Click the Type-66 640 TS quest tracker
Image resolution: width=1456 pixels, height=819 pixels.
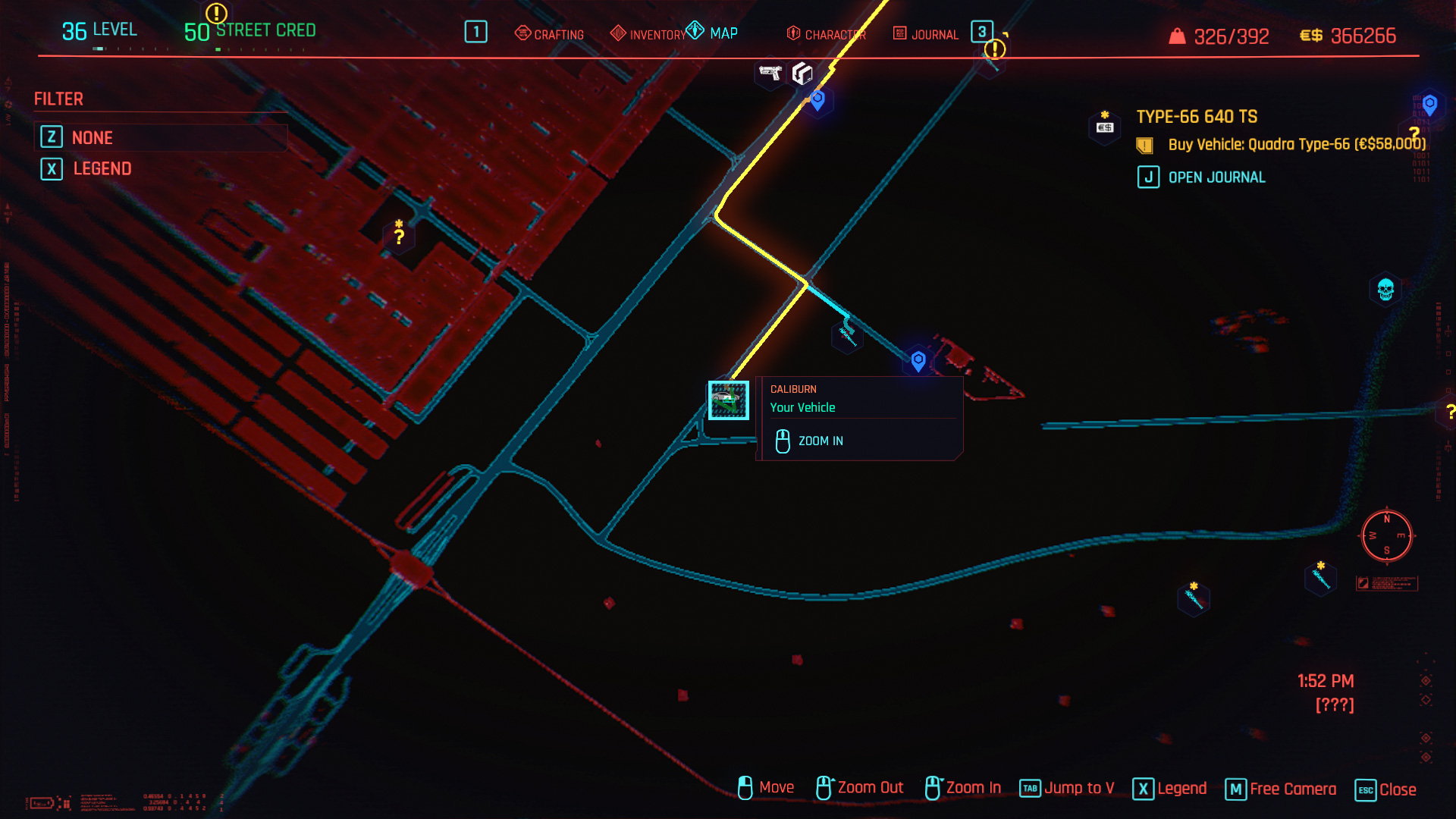[1196, 117]
